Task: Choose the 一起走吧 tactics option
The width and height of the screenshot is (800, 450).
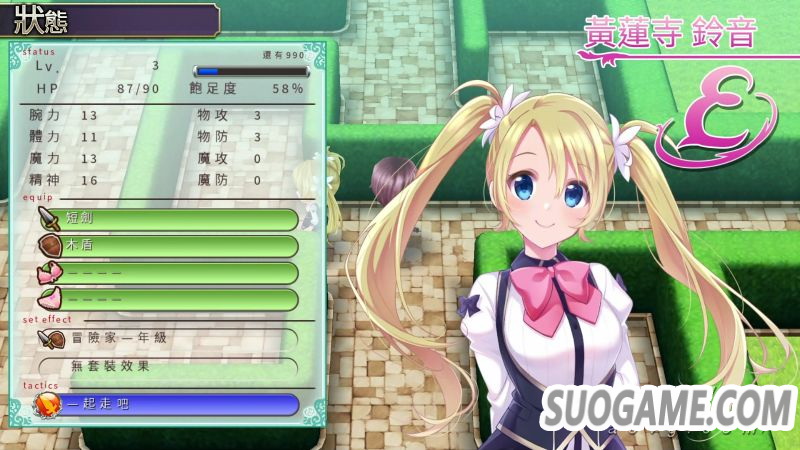Action: tap(168, 404)
